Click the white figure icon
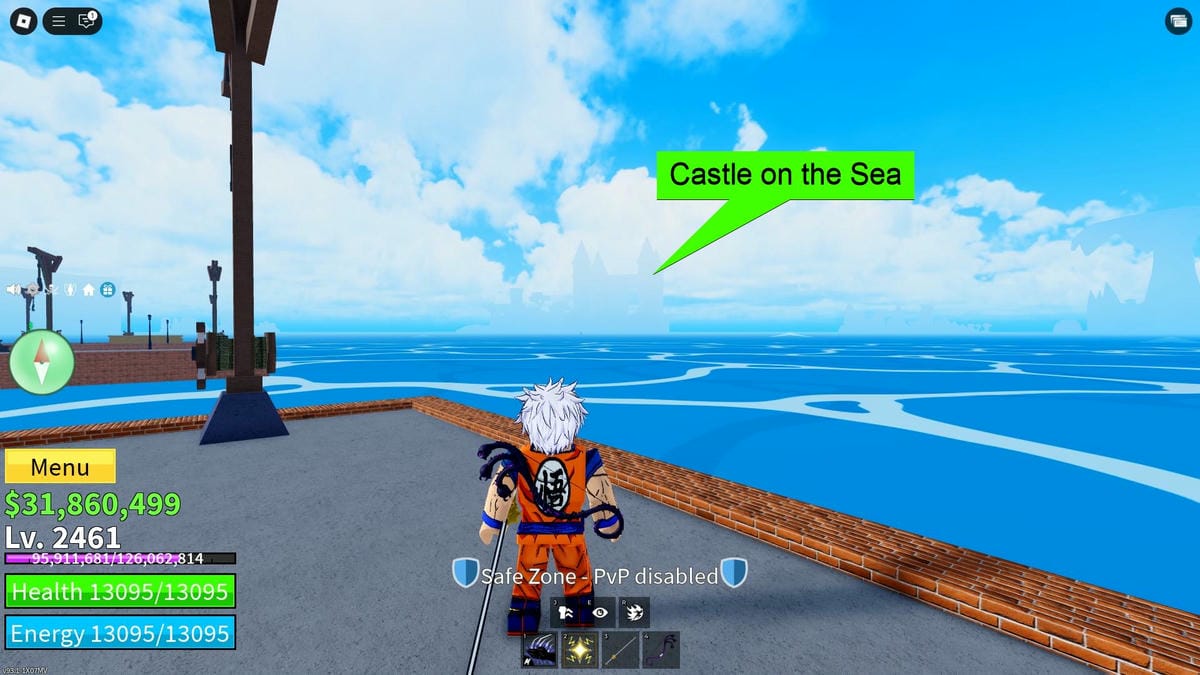Viewport: 1200px width, 675px height. pos(70,290)
